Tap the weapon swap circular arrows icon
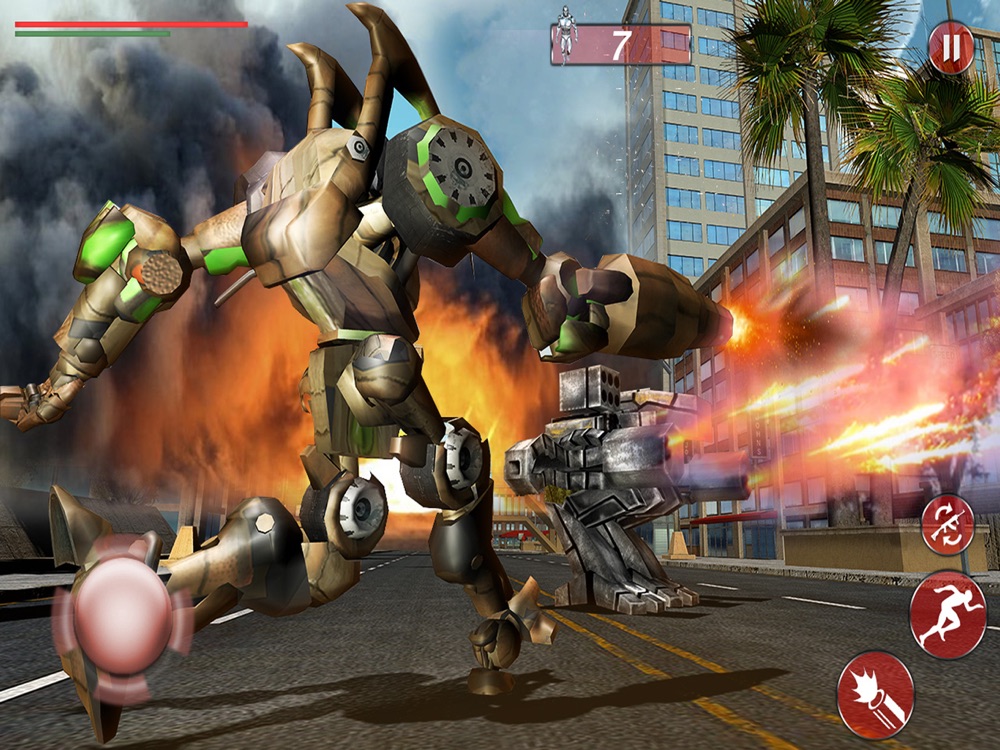Image resolution: width=1000 pixels, height=750 pixels. 947,525
